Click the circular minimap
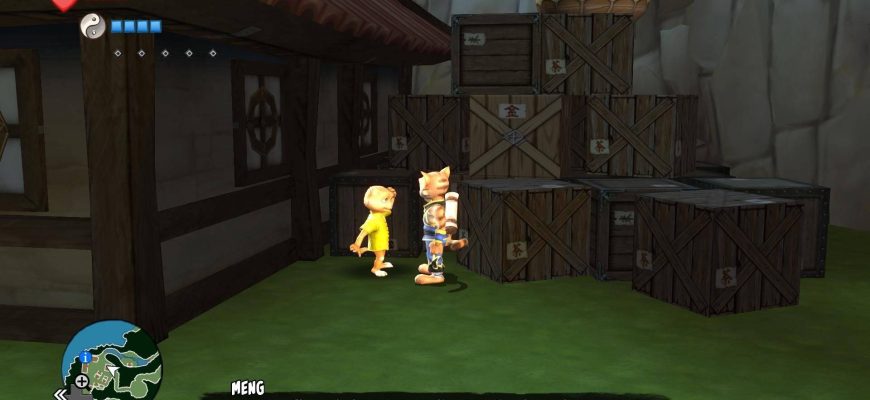 [112, 363]
